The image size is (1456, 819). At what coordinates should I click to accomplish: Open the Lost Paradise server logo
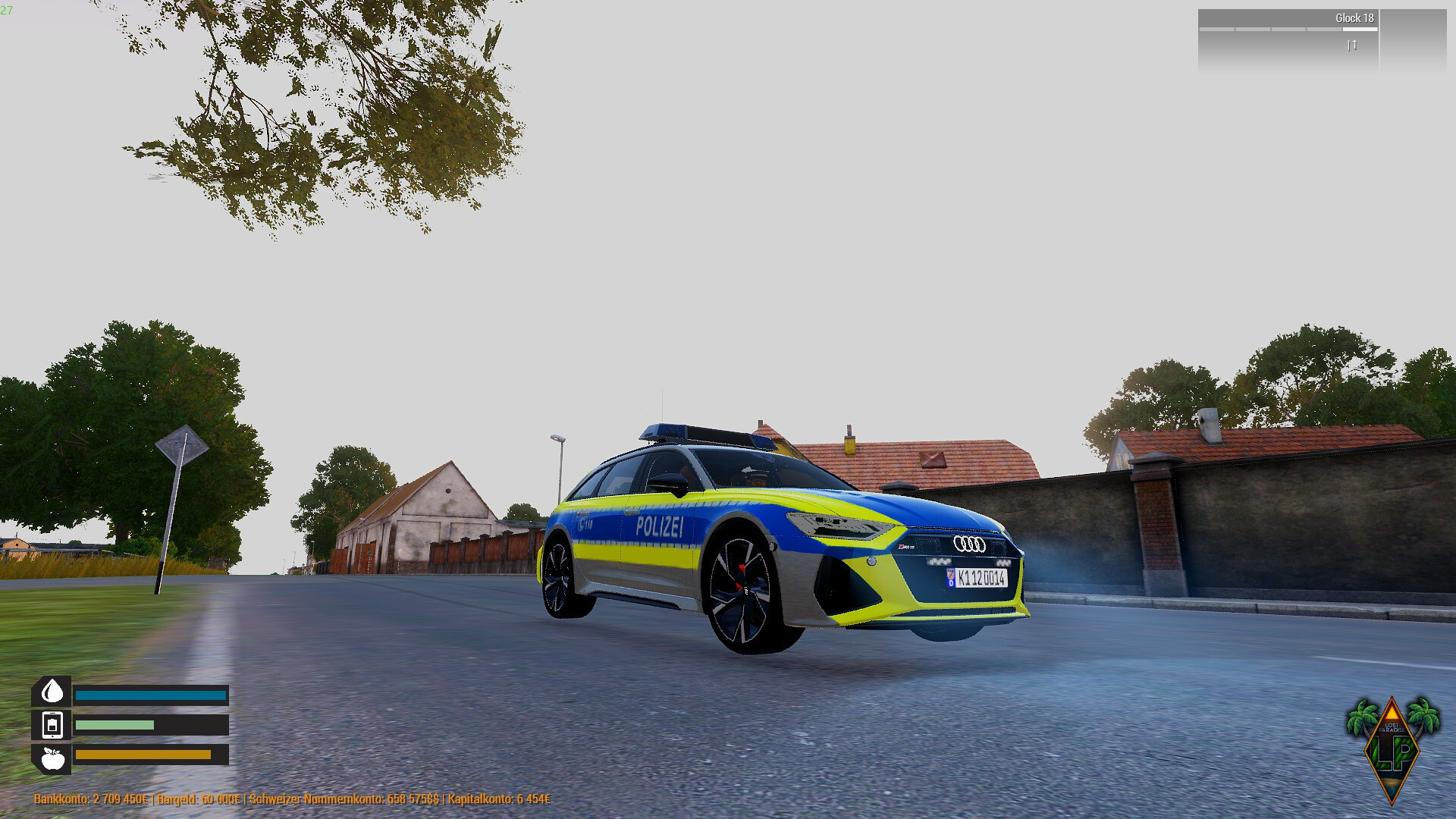pyautogui.click(x=1392, y=748)
